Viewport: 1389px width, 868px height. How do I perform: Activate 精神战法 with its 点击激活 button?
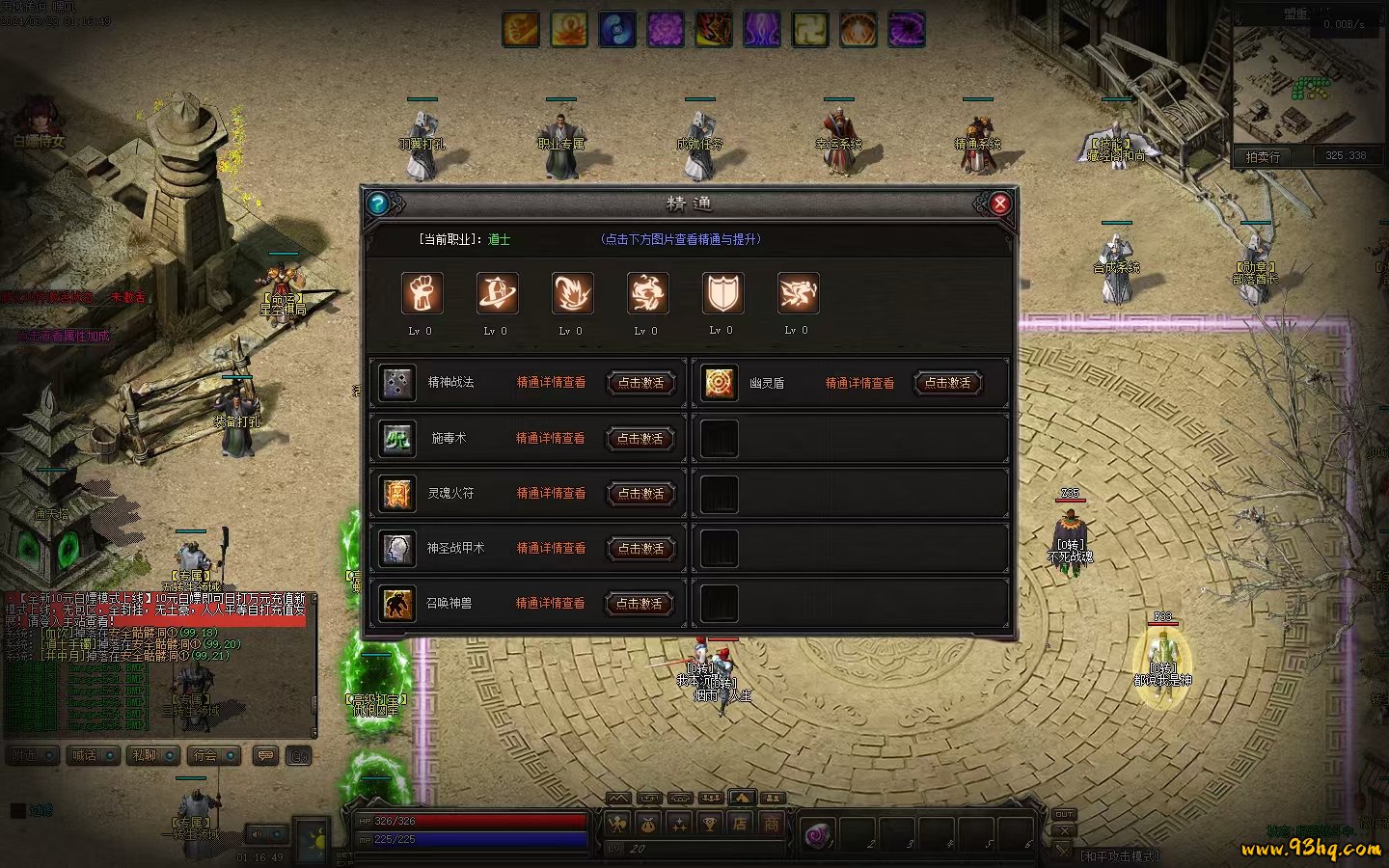pyautogui.click(x=640, y=383)
